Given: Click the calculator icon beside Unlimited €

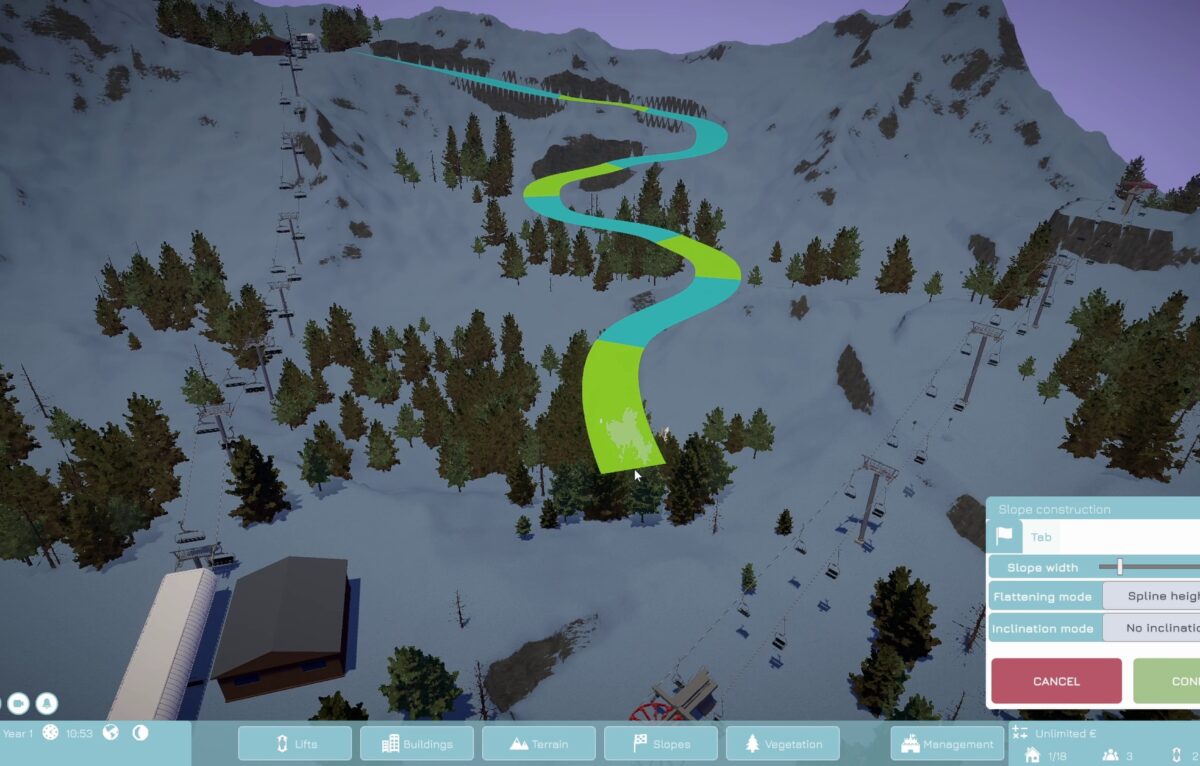Looking at the screenshot, I should click(x=1019, y=733).
